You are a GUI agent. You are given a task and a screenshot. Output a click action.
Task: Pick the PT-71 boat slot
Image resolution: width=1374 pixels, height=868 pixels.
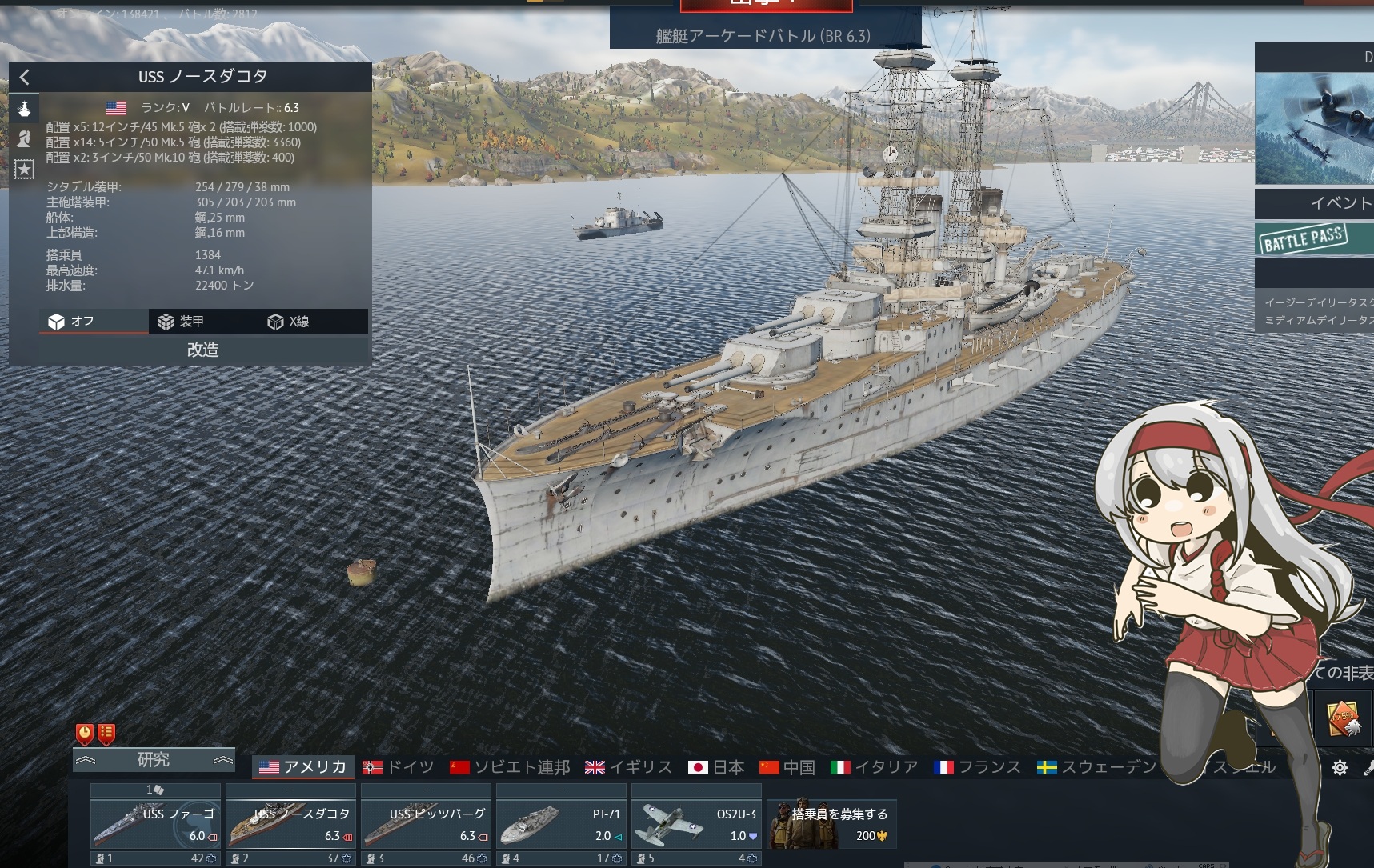[x=561, y=824]
